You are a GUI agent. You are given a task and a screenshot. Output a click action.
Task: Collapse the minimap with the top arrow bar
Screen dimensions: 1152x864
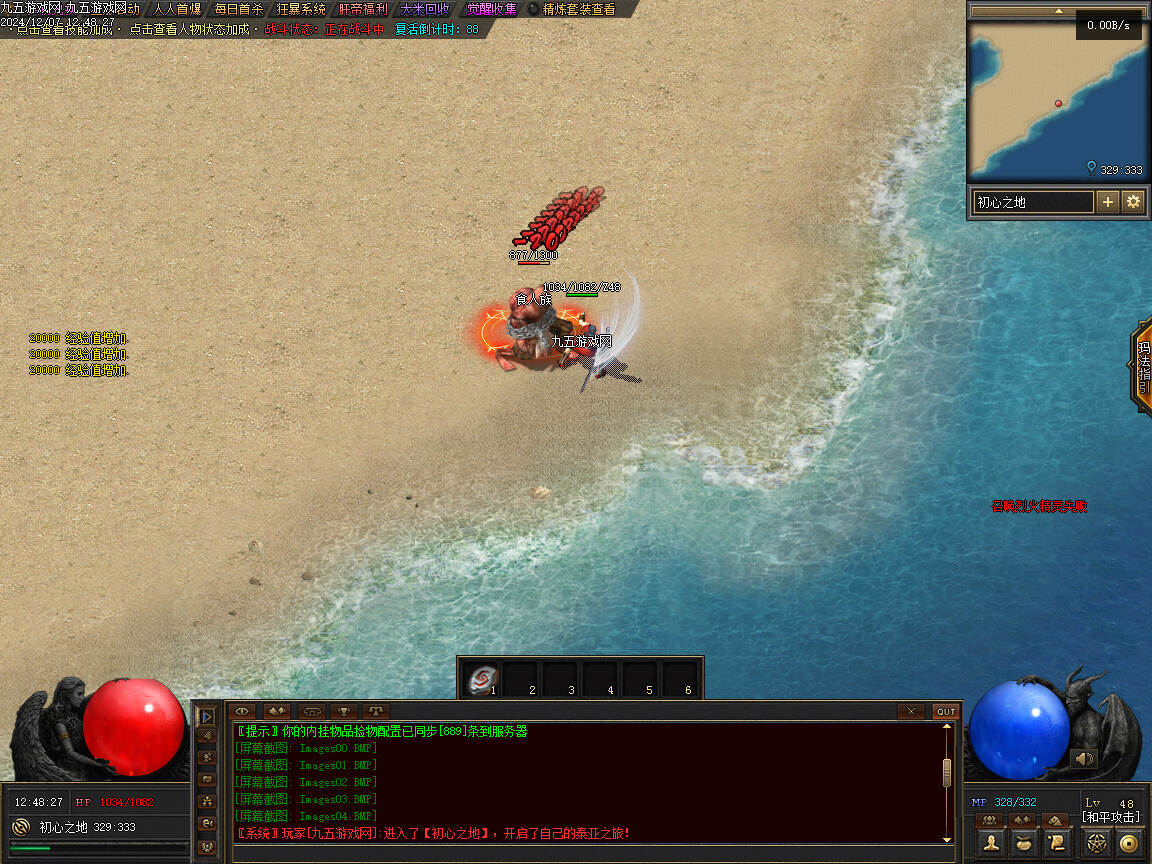(x=1058, y=11)
